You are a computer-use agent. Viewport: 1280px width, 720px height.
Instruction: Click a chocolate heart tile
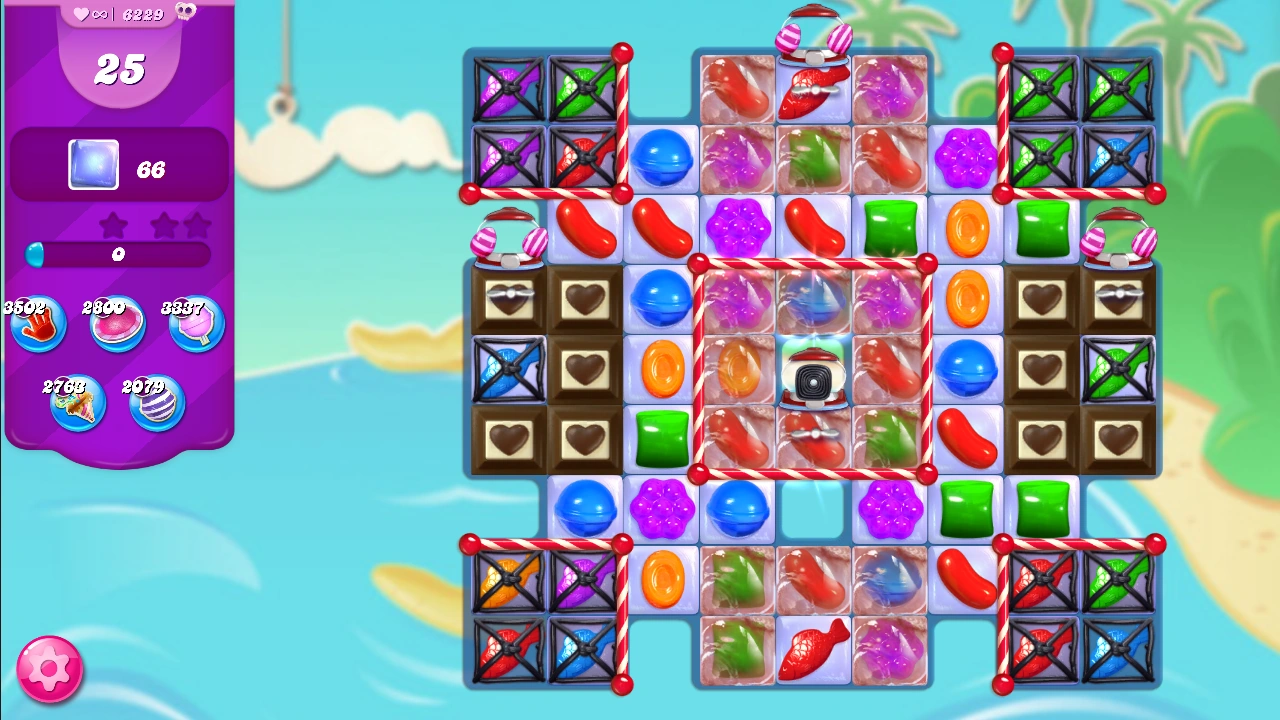[585, 297]
